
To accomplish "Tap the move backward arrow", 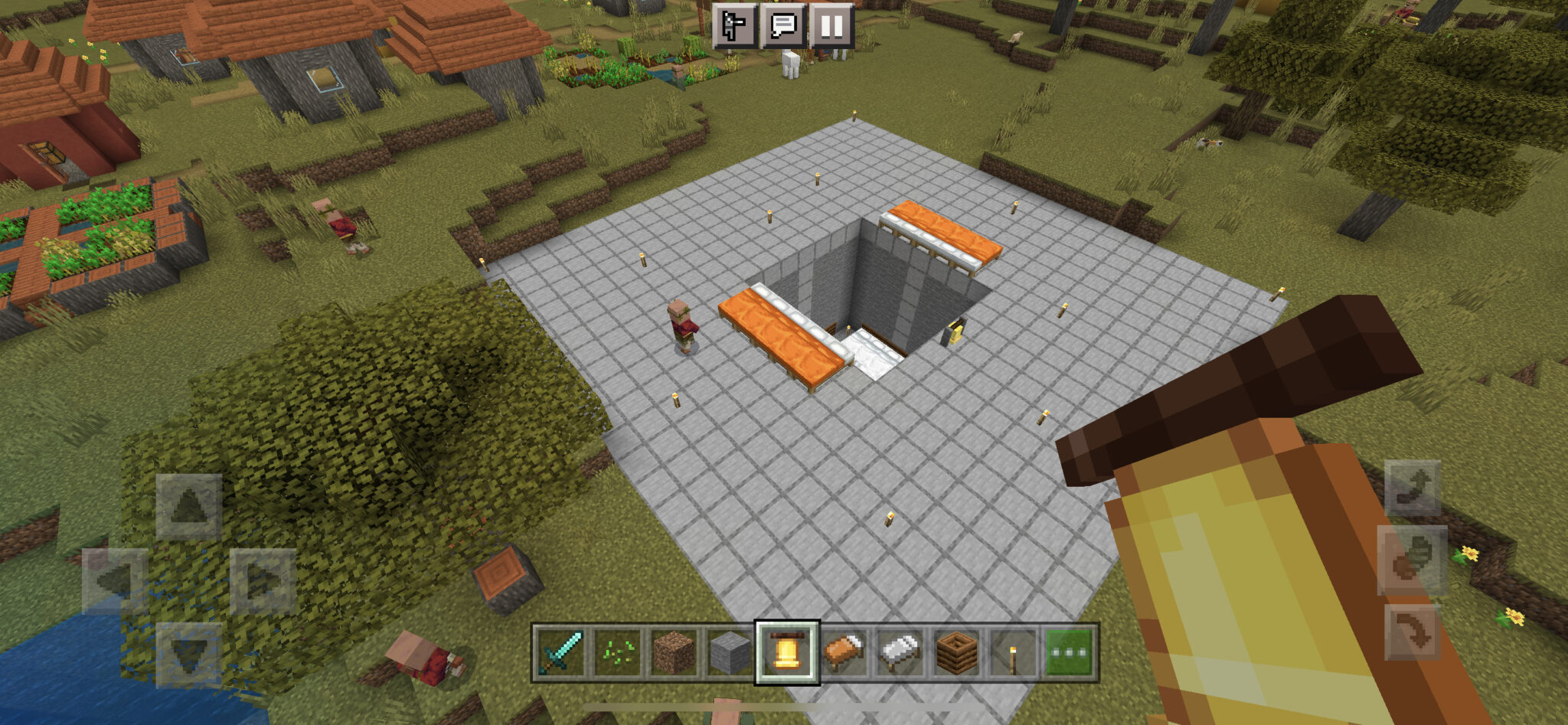I will [x=188, y=655].
